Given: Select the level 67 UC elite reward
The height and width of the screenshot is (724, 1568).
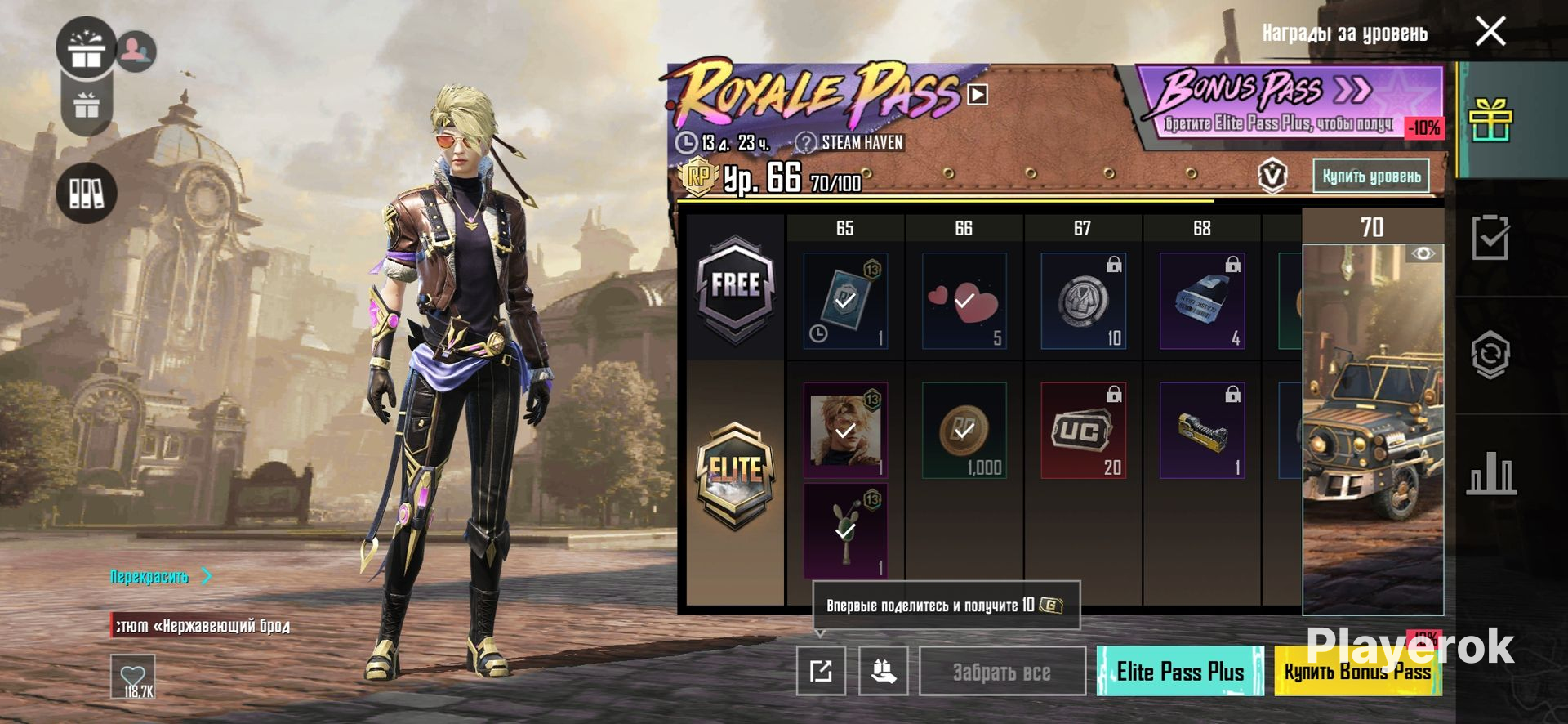Looking at the screenshot, I should pyautogui.click(x=1083, y=431).
